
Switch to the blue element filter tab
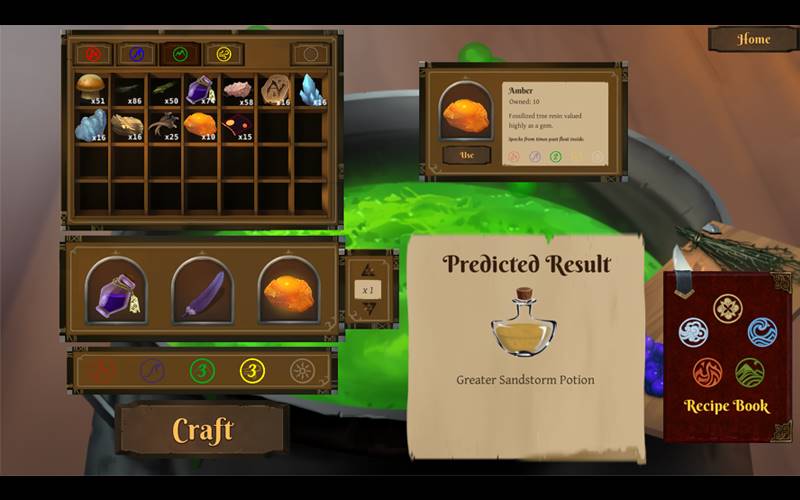coord(137,54)
